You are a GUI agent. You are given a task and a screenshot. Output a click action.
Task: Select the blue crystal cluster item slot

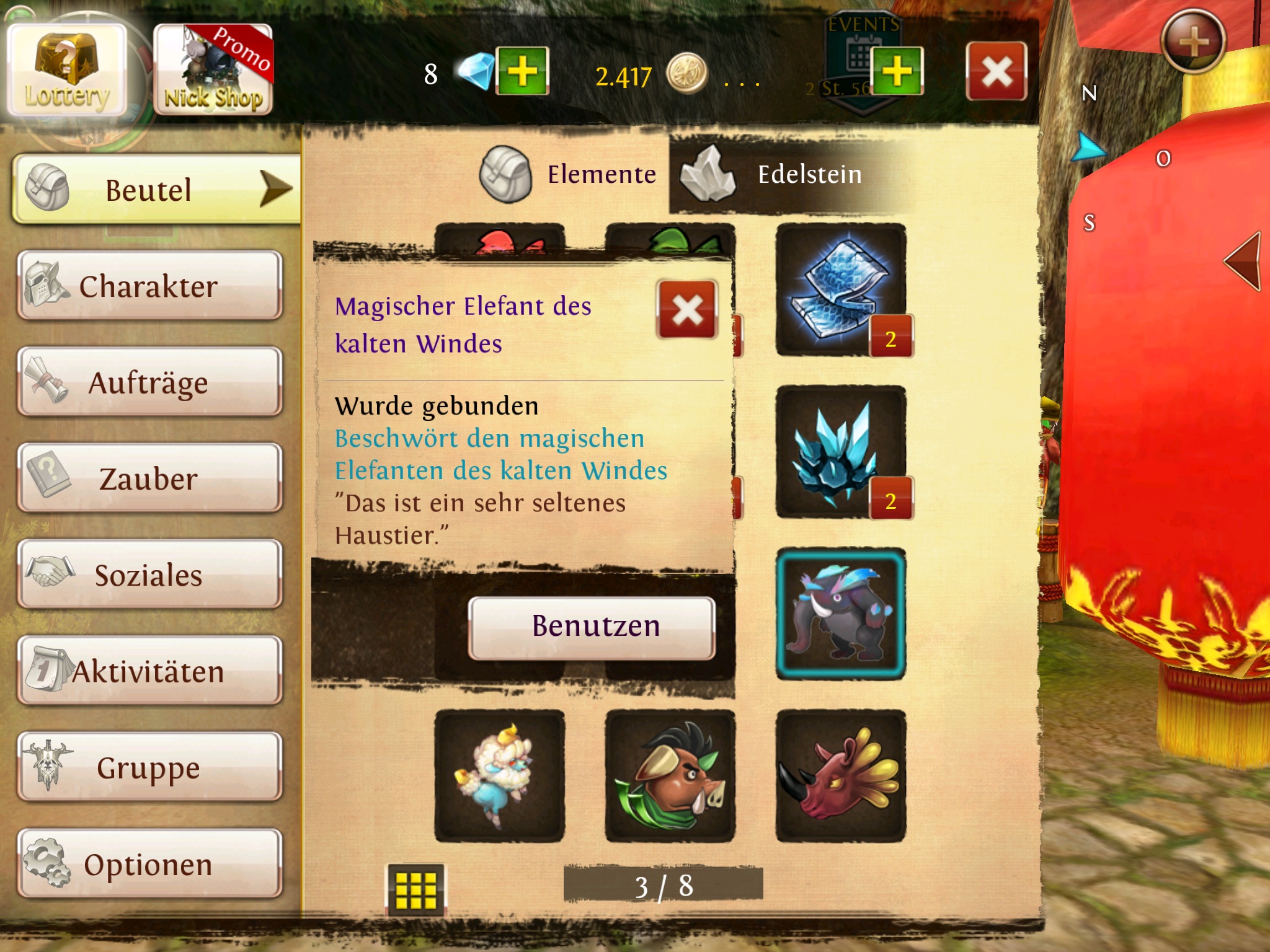pos(840,452)
